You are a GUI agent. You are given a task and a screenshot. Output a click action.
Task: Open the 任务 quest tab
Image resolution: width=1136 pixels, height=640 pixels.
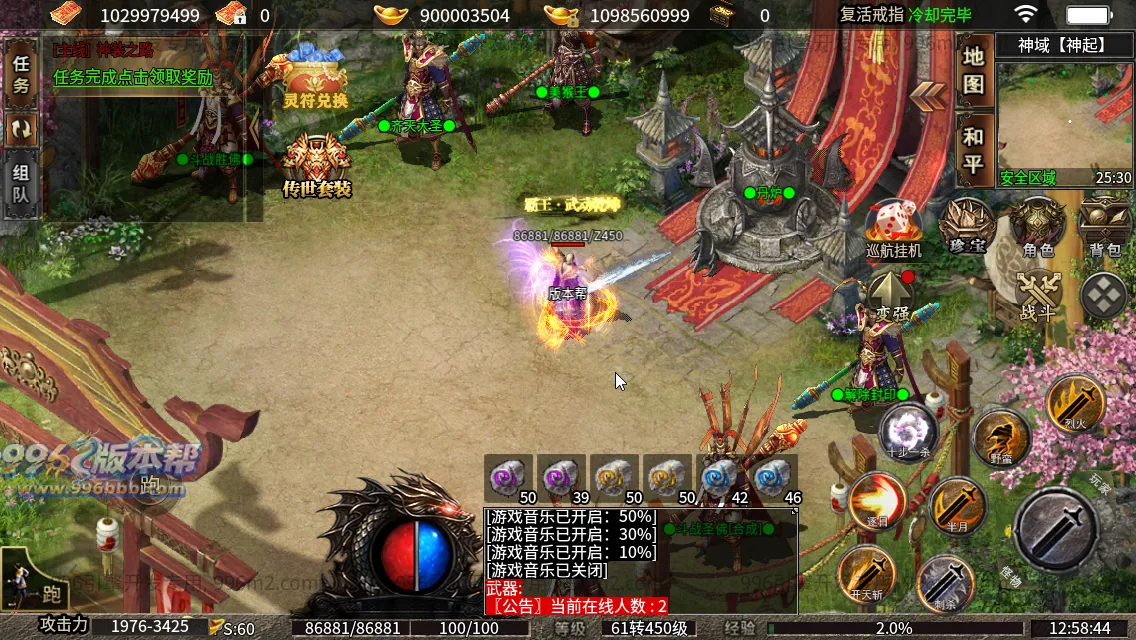click(x=21, y=74)
